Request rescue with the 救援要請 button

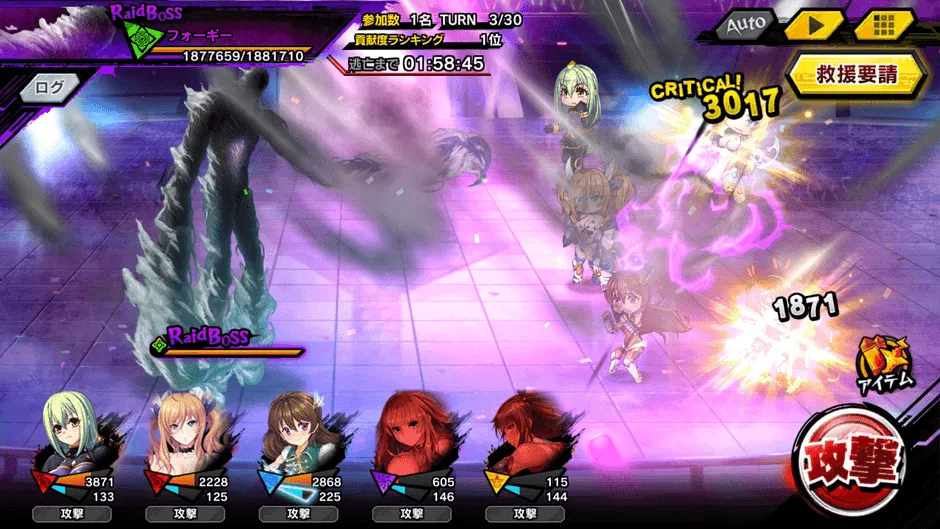pyautogui.click(x=856, y=74)
